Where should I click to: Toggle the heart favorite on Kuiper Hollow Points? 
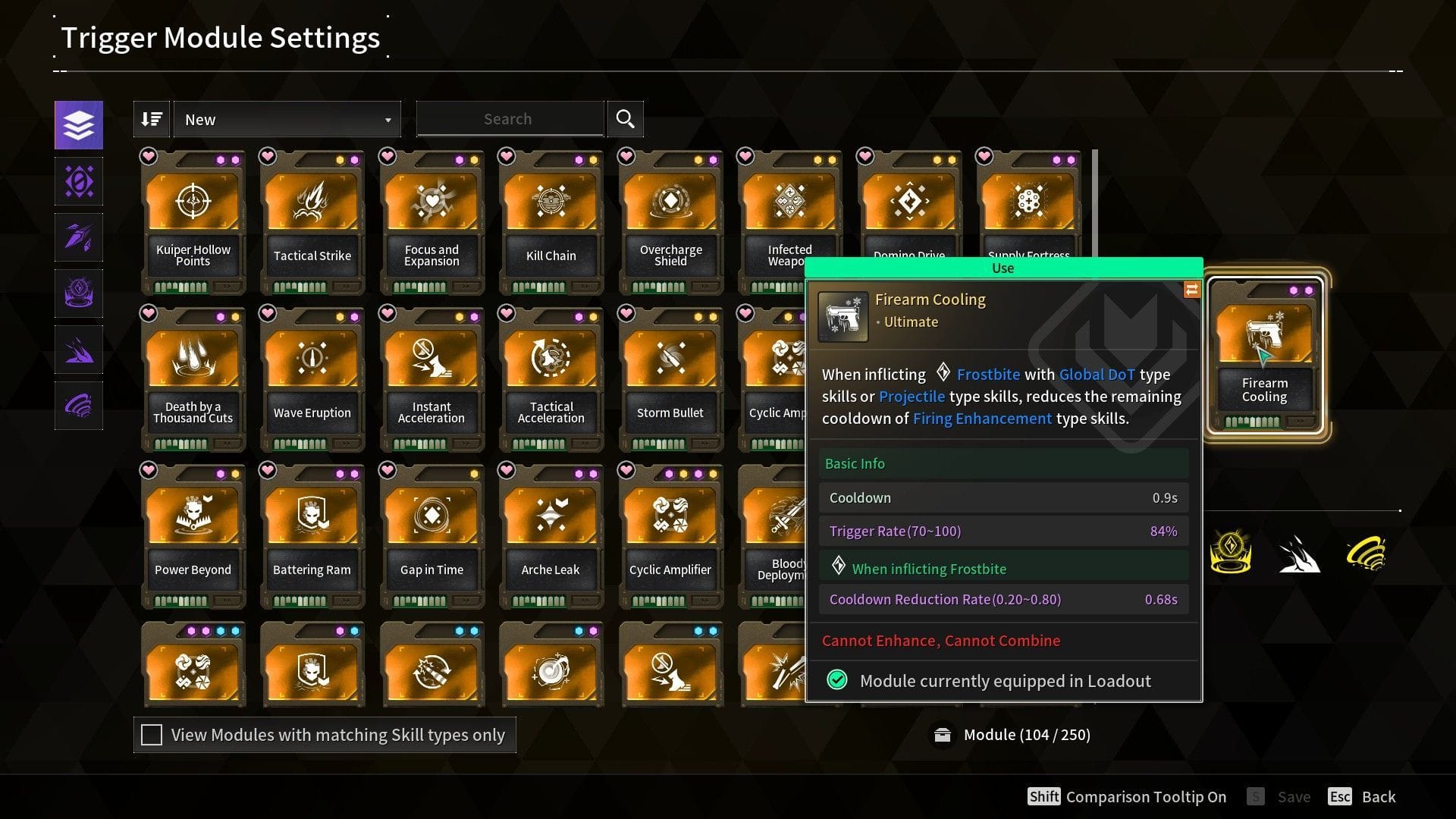(x=149, y=157)
